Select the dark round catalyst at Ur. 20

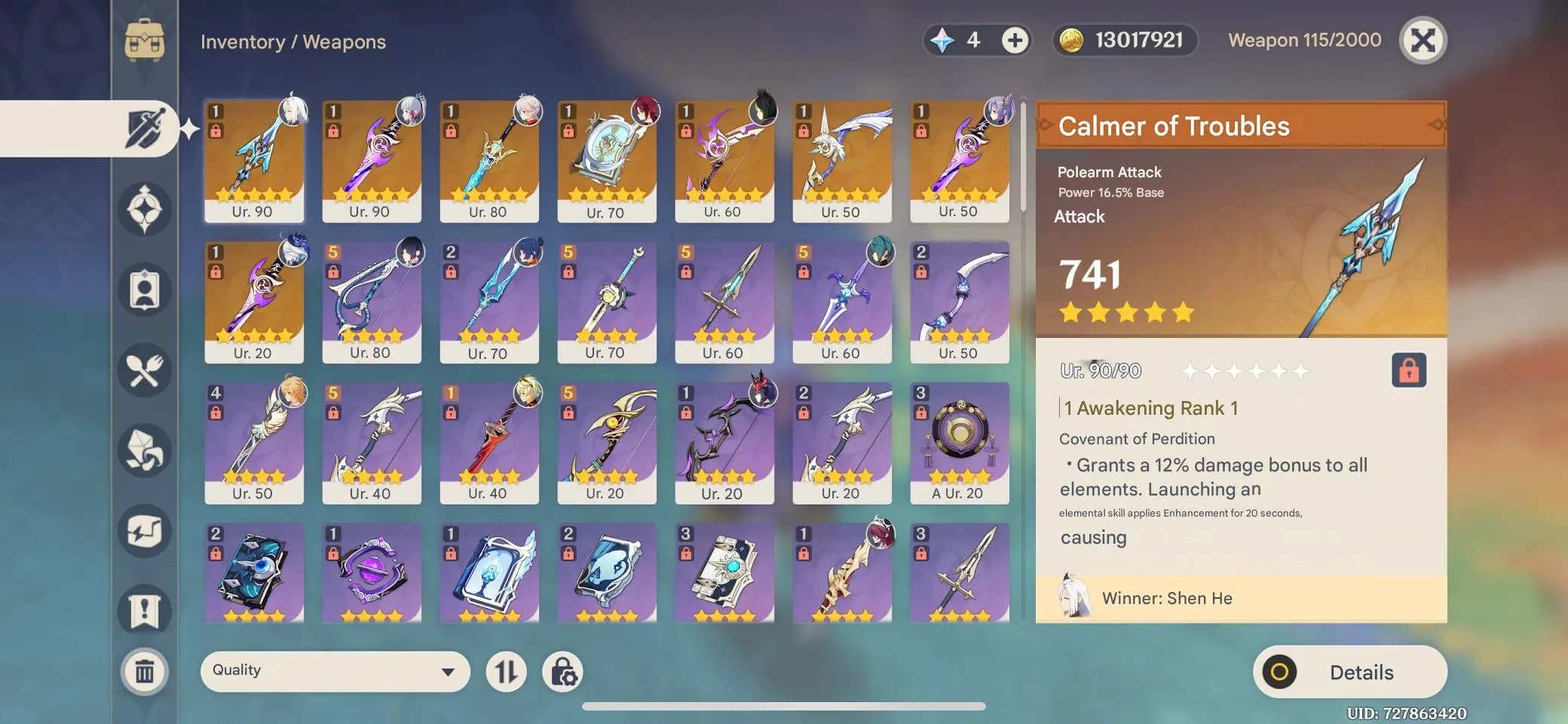[x=959, y=443]
